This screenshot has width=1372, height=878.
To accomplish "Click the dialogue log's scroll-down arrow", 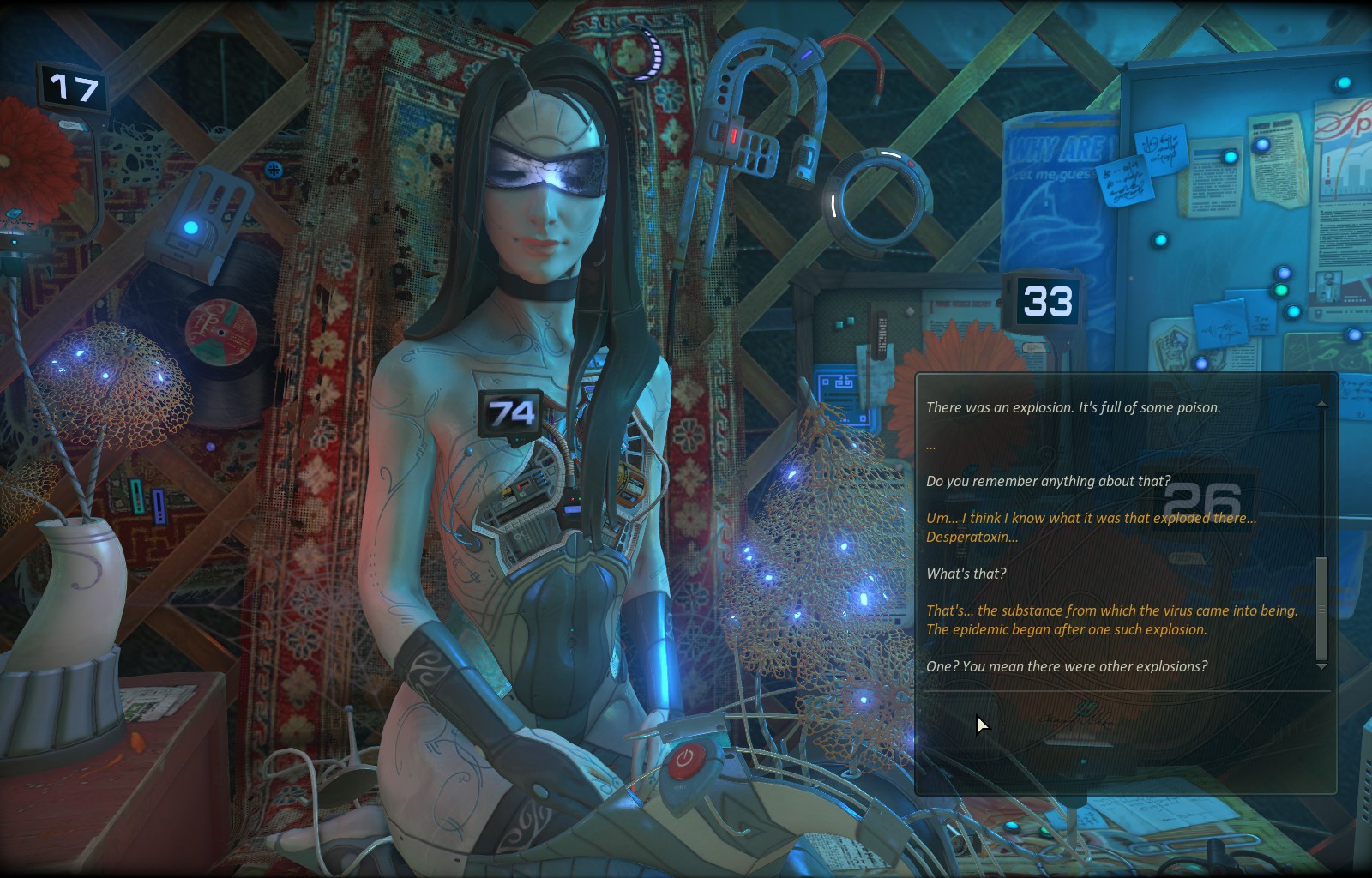I will click(x=1321, y=666).
